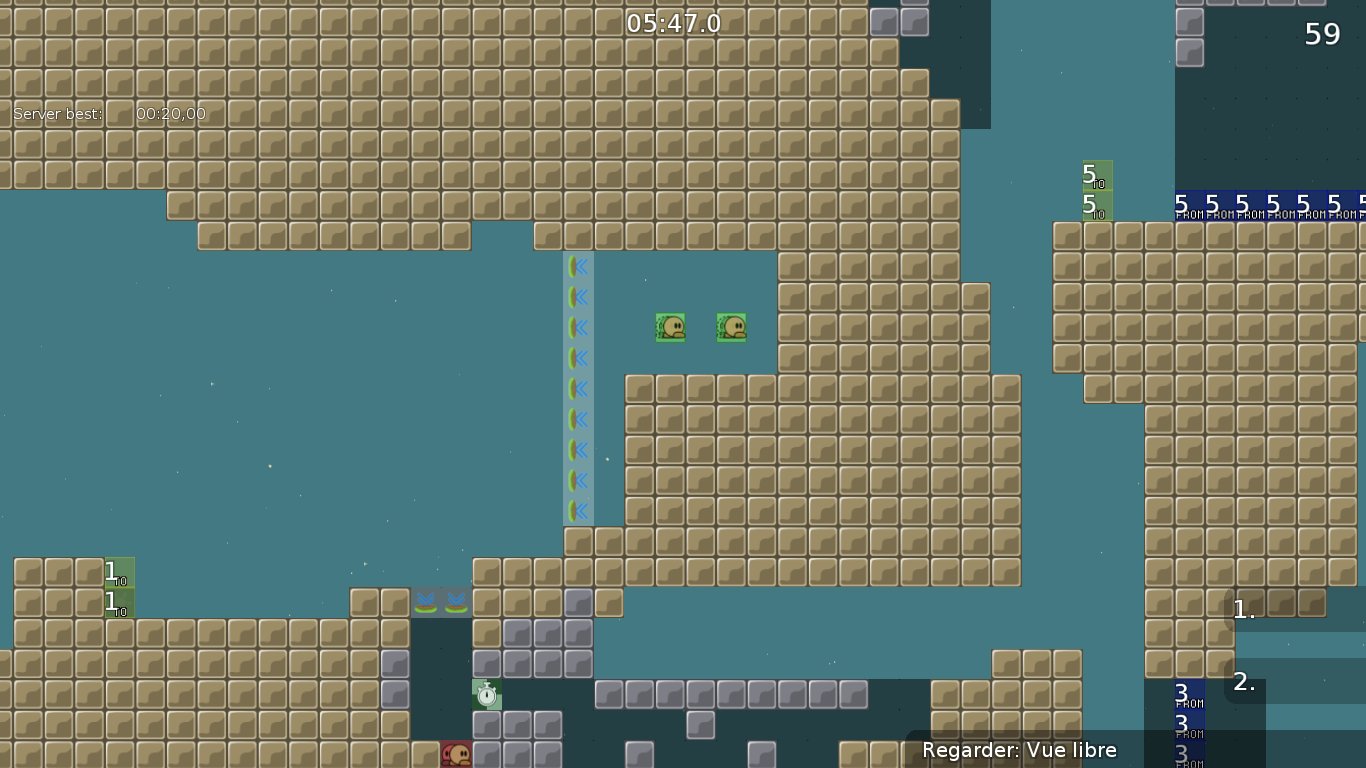The width and height of the screenshot is (1366, 768).
Task: Click the '05:47.0' race timer display
Action: point(676,22)
